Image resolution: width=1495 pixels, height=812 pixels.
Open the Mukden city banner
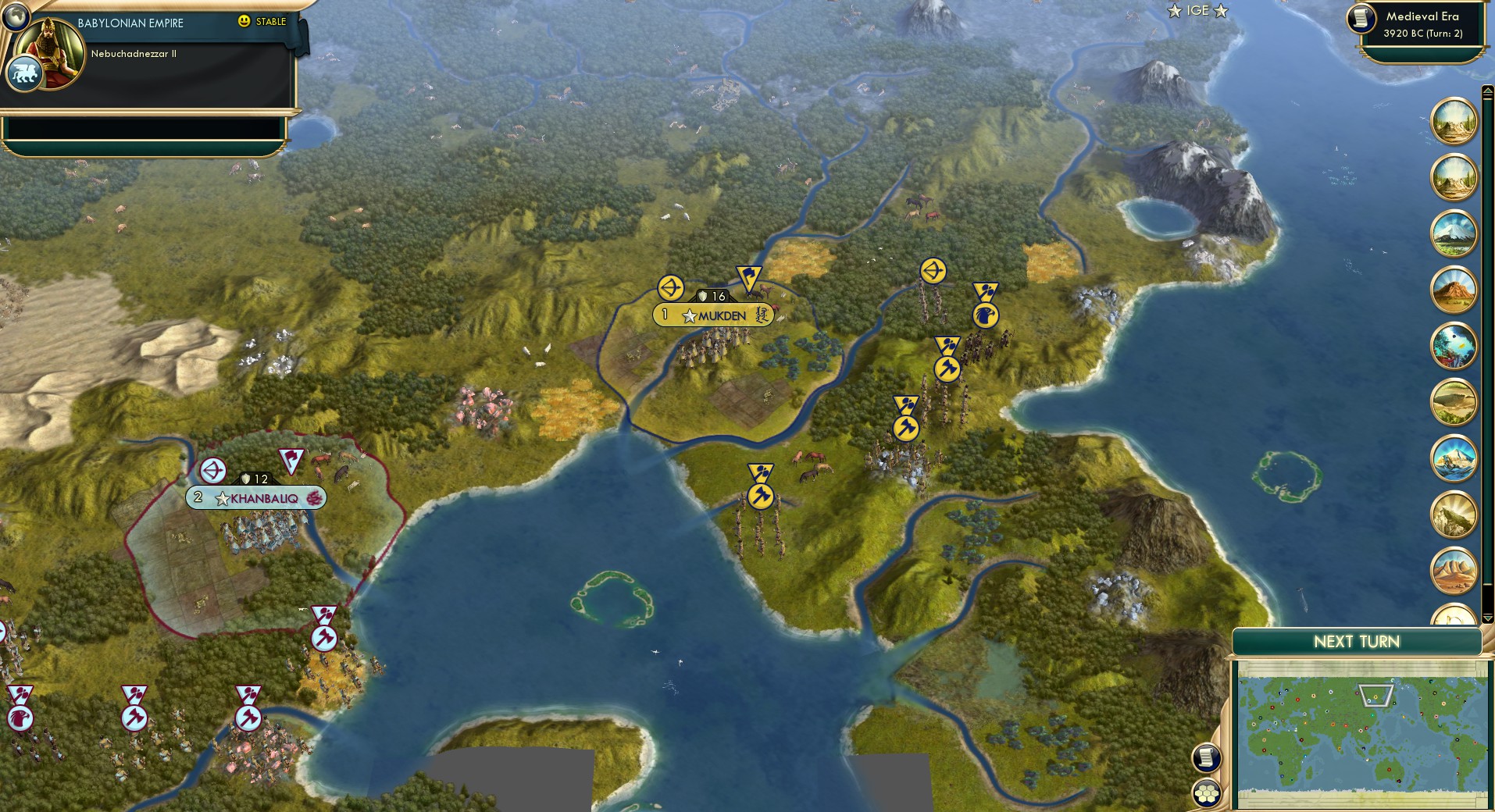pyautogui.click(x=716, y=316)
